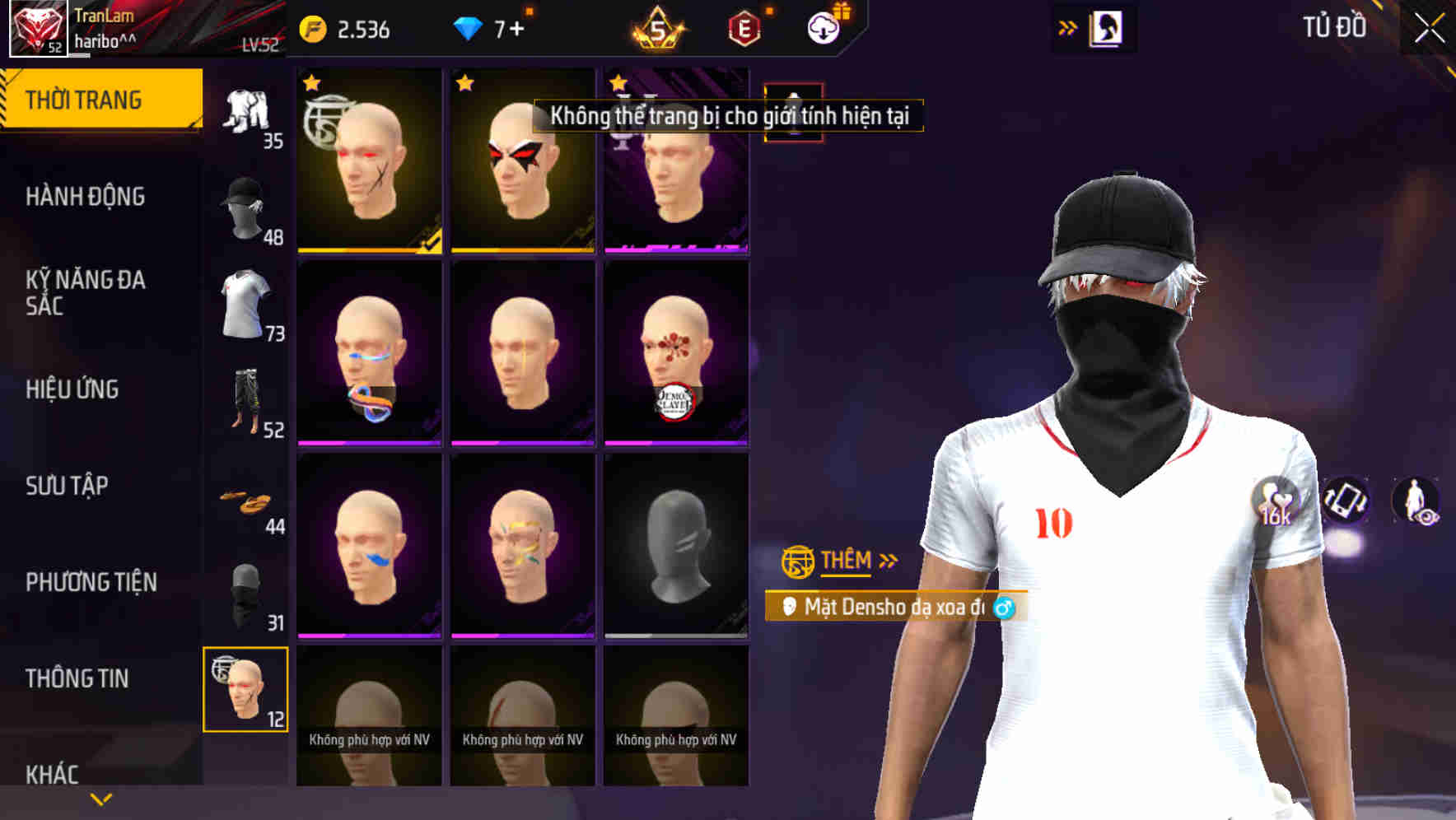
Task: Open the PHƯƠNG TIỆN category
Action: pyautogui.click(x=93, y=580)
